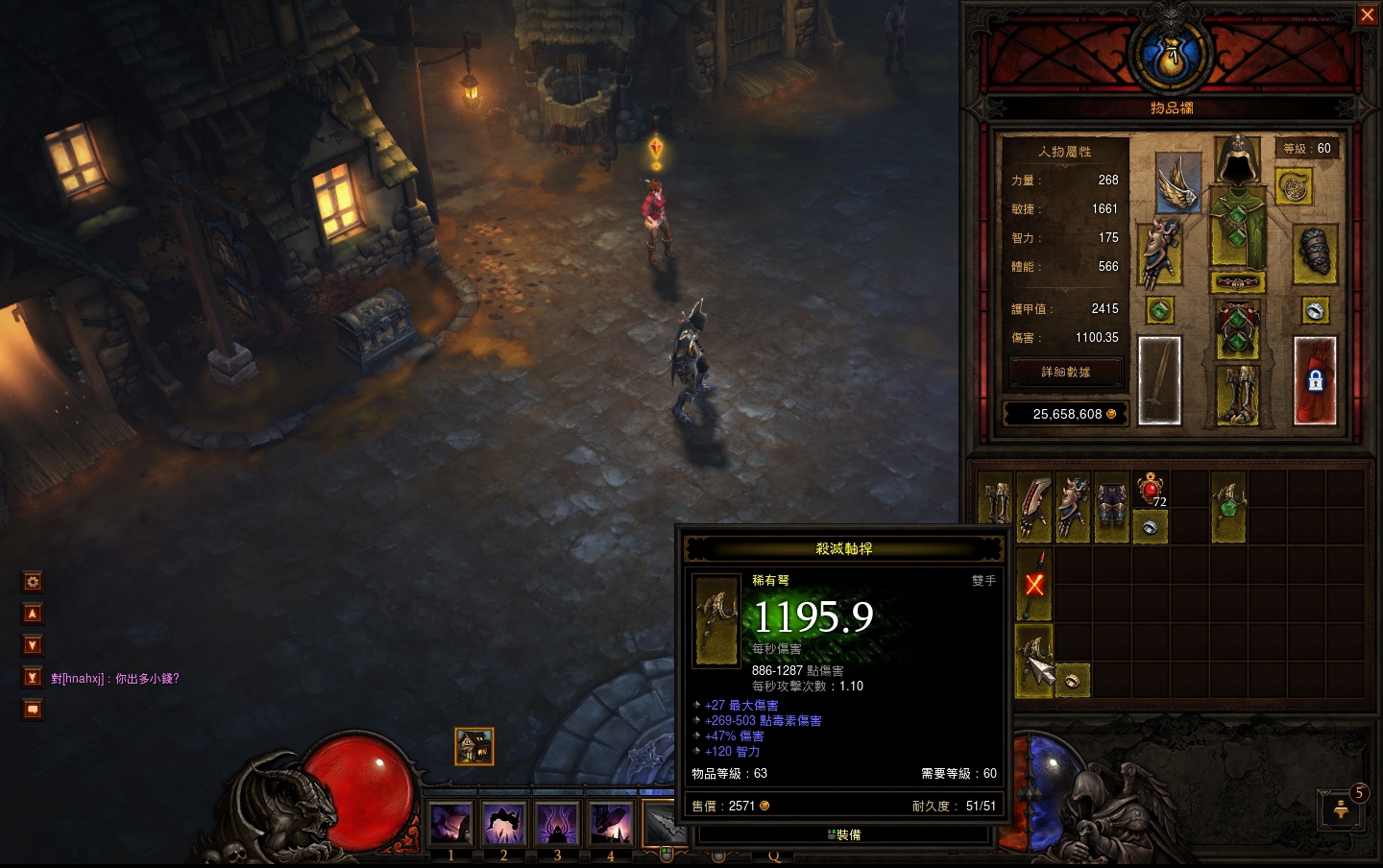Select the winged shoulder armor slot
The width and height of the screenshot is (1383, 868).
[1178, 181]
